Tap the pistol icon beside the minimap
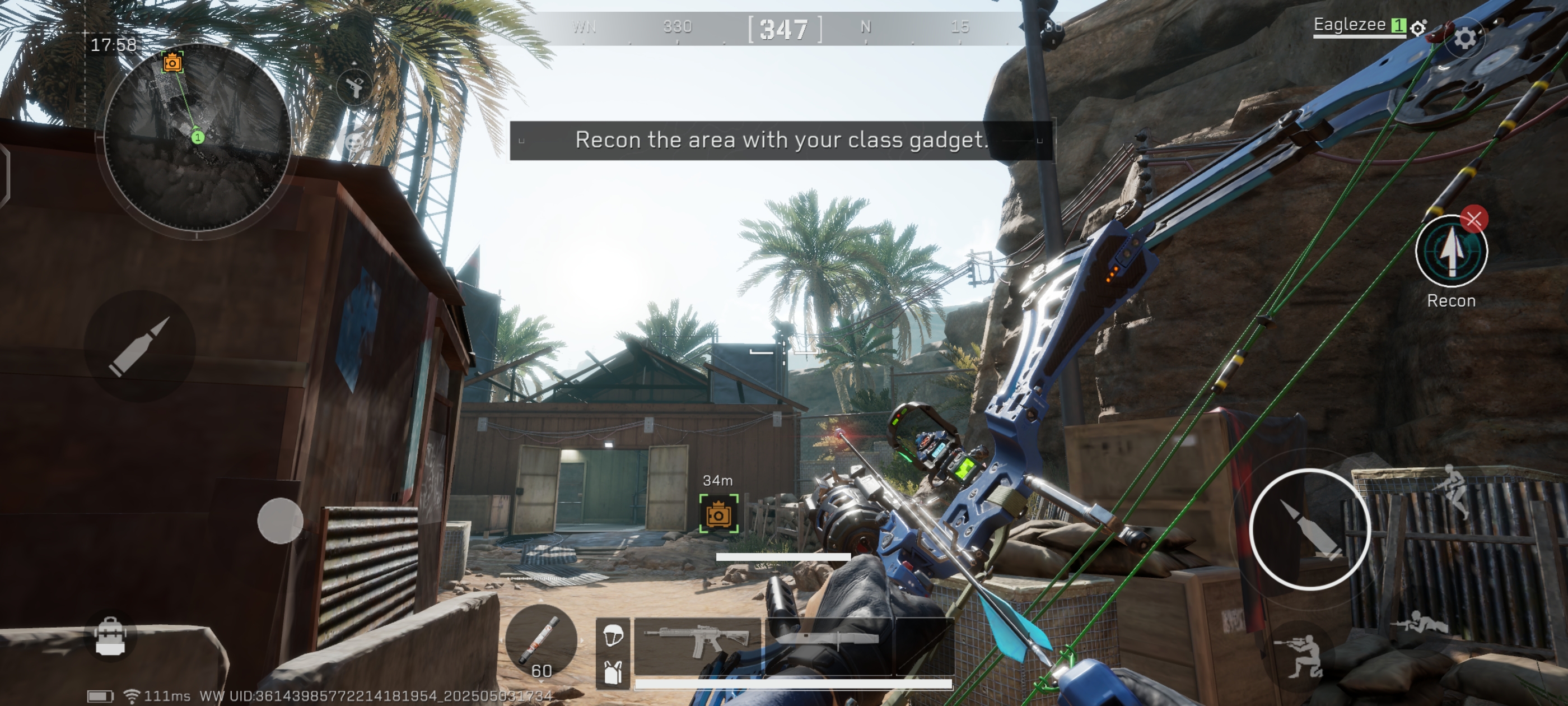Image resolution: width=1568 pixels, height=706 pixels. [355, 86]
